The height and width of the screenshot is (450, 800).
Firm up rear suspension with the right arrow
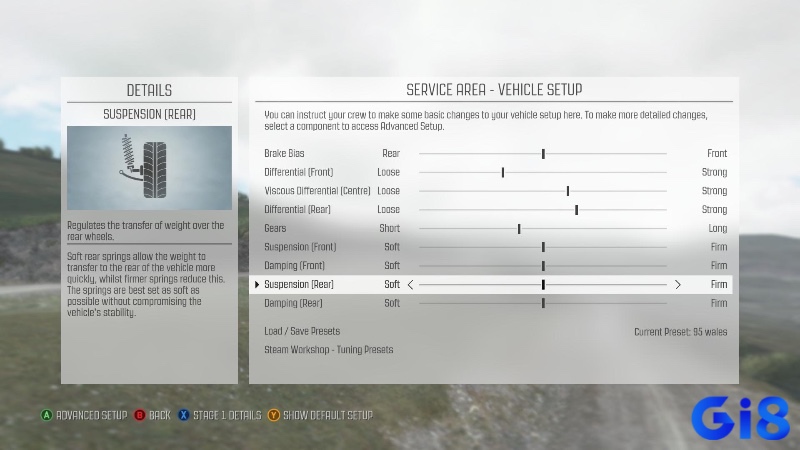[678, 285]
